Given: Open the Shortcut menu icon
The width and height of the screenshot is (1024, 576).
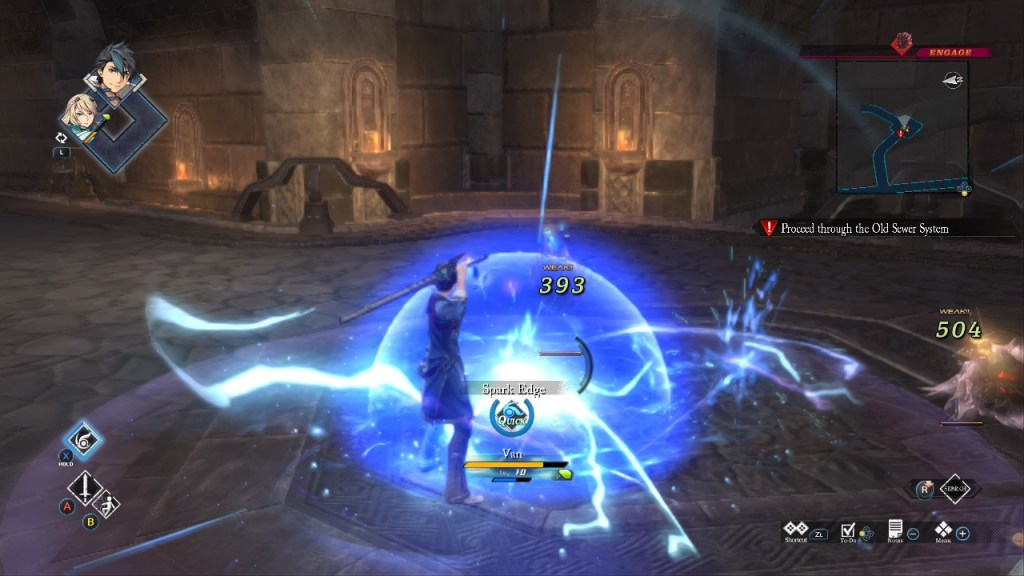Looking at the screenshot, I should (796, 528).
